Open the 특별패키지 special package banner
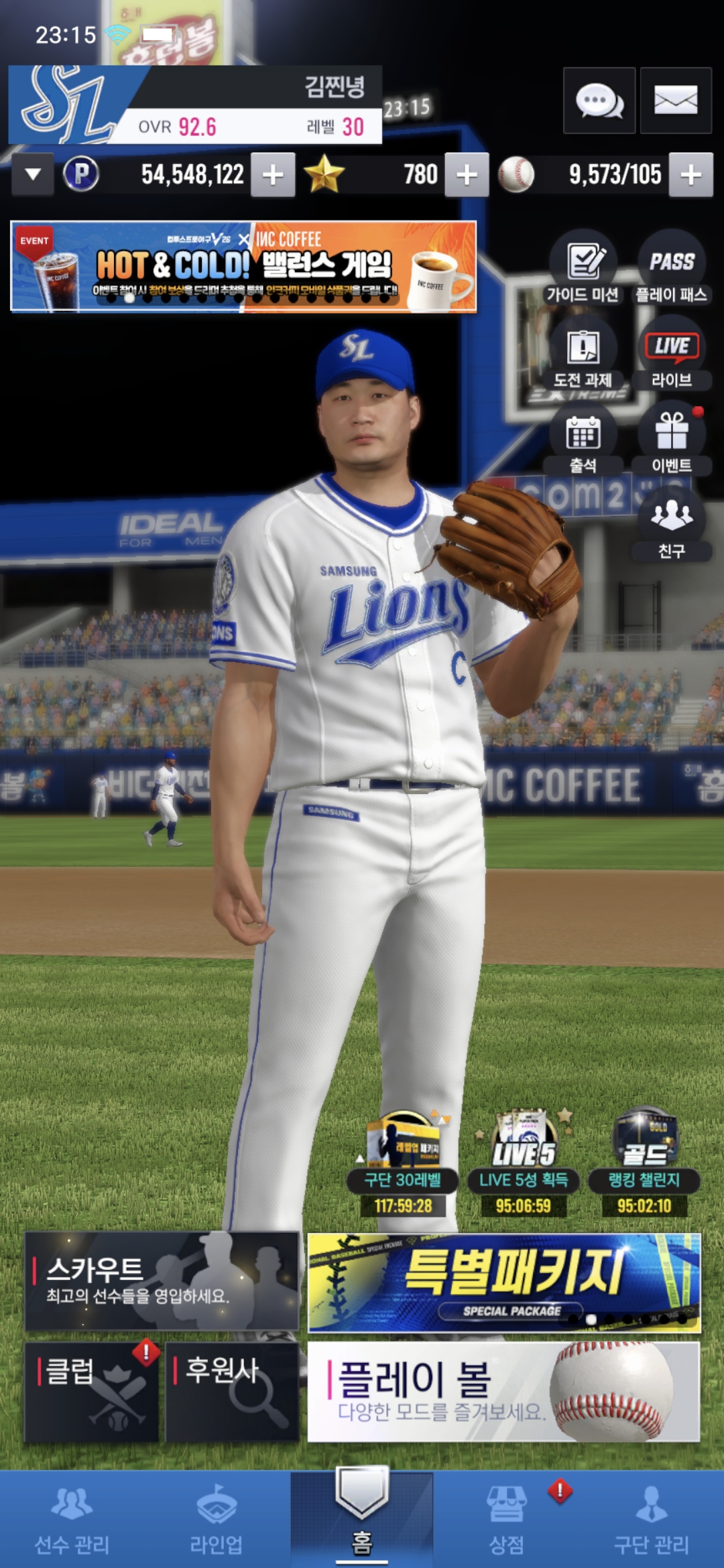 click(x=503, y=1282)
